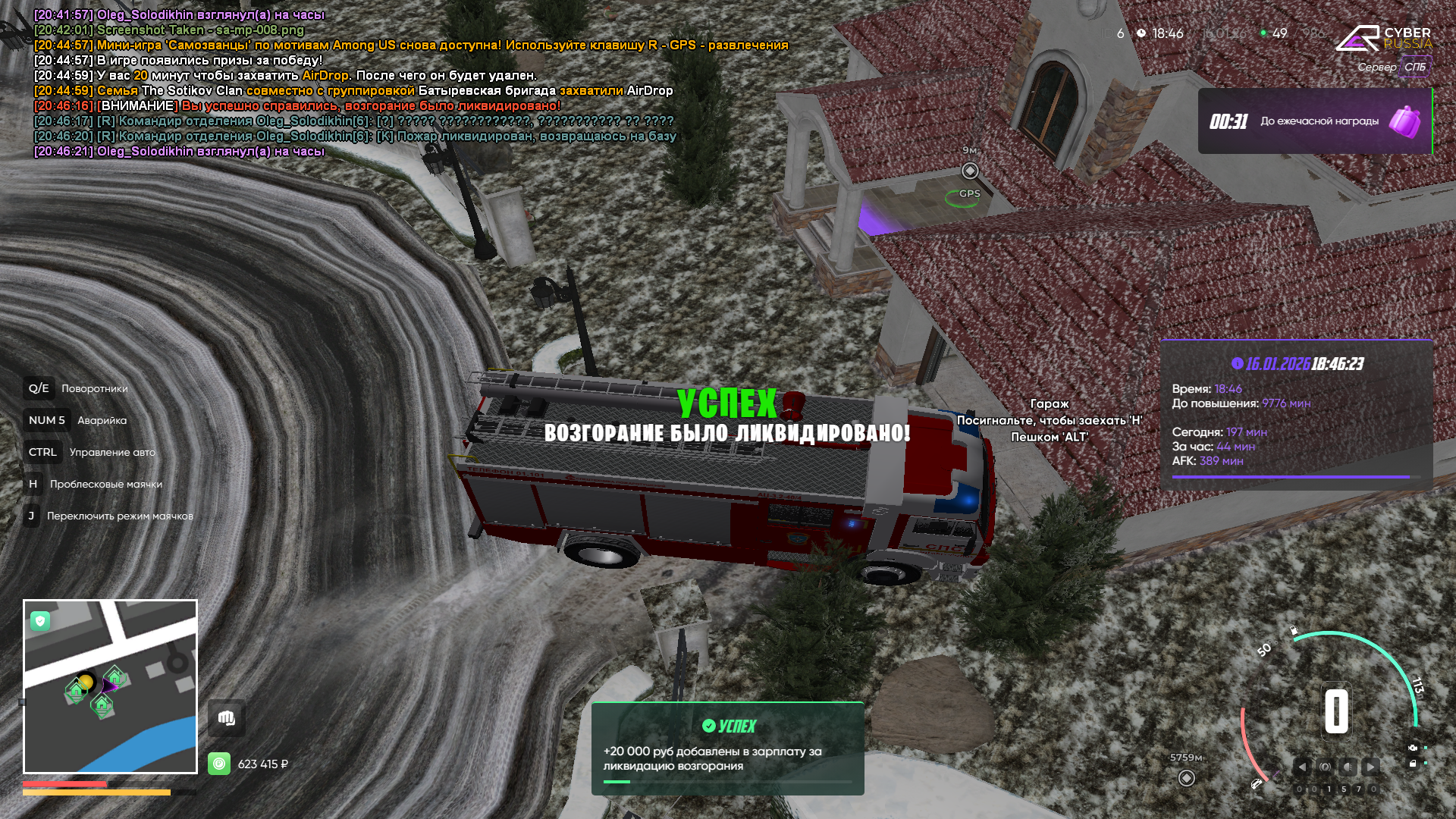Screen dimensions: 1456x819
Task: Toggle the left turn signal indicator
Action: pos(1302,767)
